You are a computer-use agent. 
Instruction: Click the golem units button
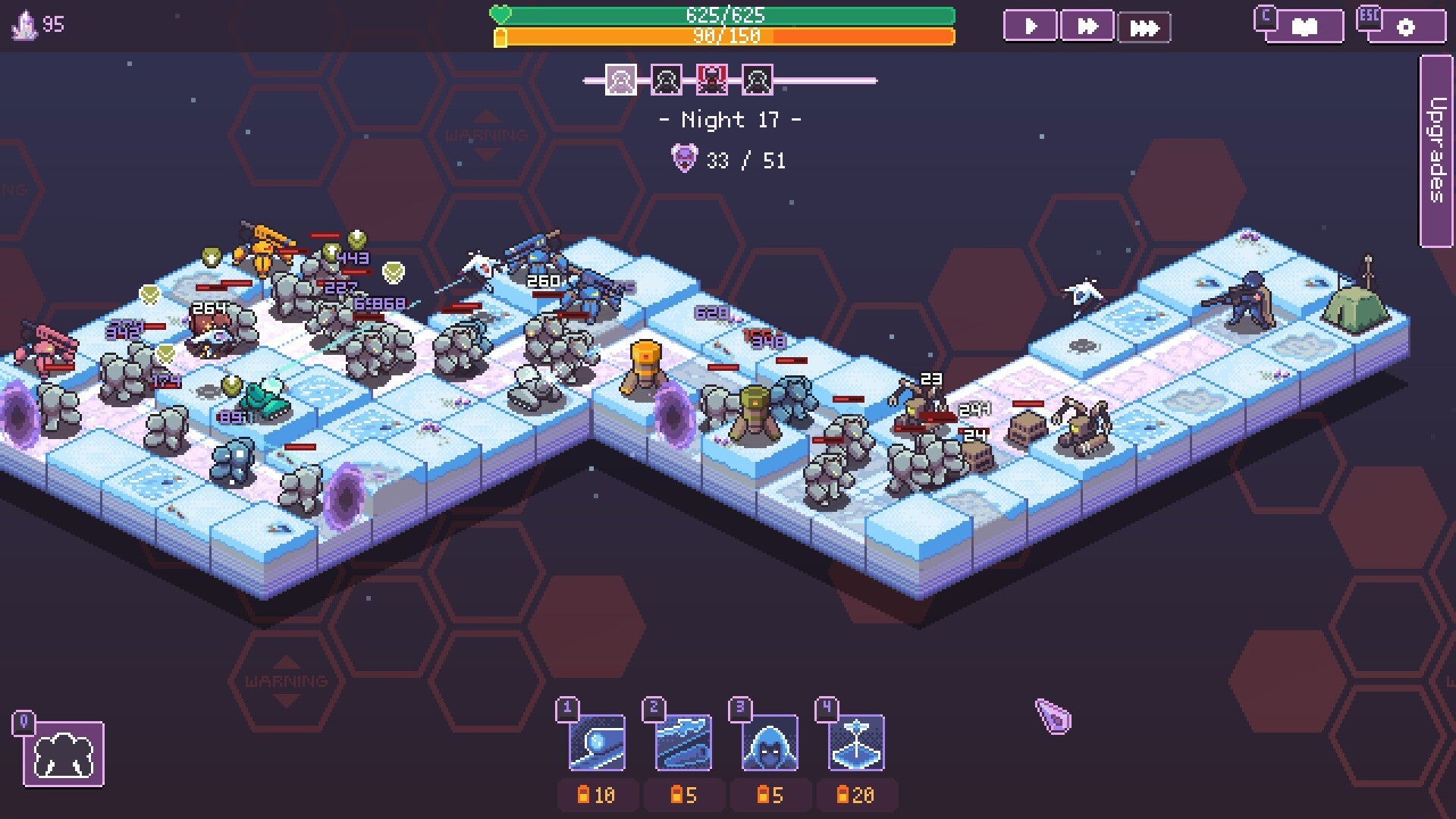click(64, 754)
